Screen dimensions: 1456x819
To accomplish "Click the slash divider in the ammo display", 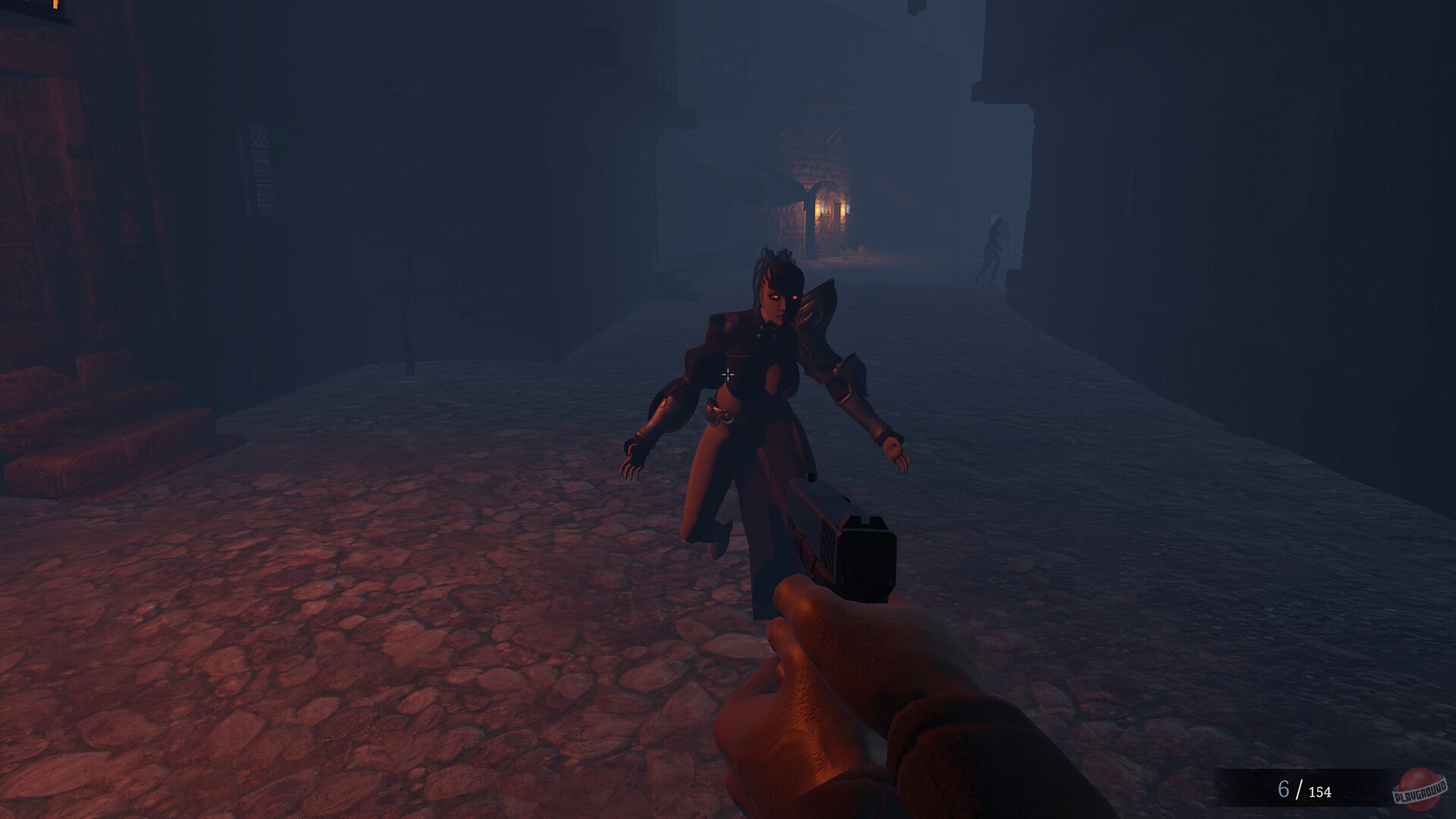I will (x=1298, y=791).
